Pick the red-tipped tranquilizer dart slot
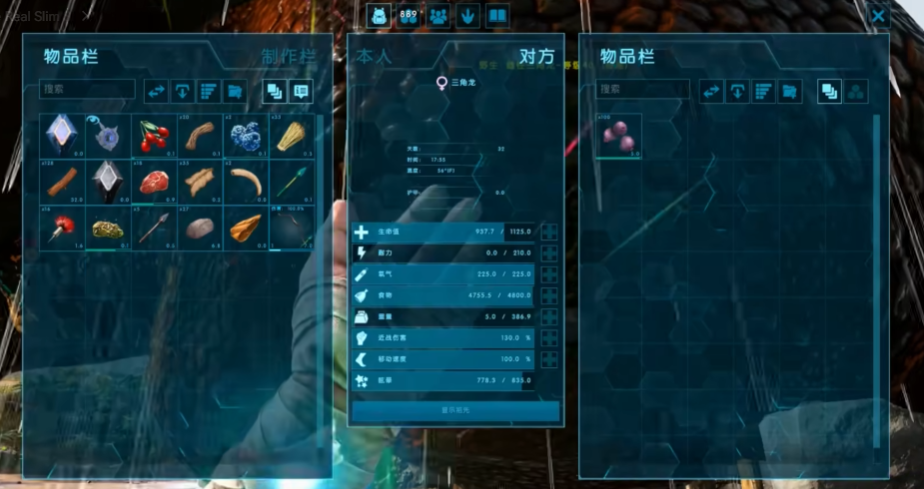 click(x=62, y=227)
